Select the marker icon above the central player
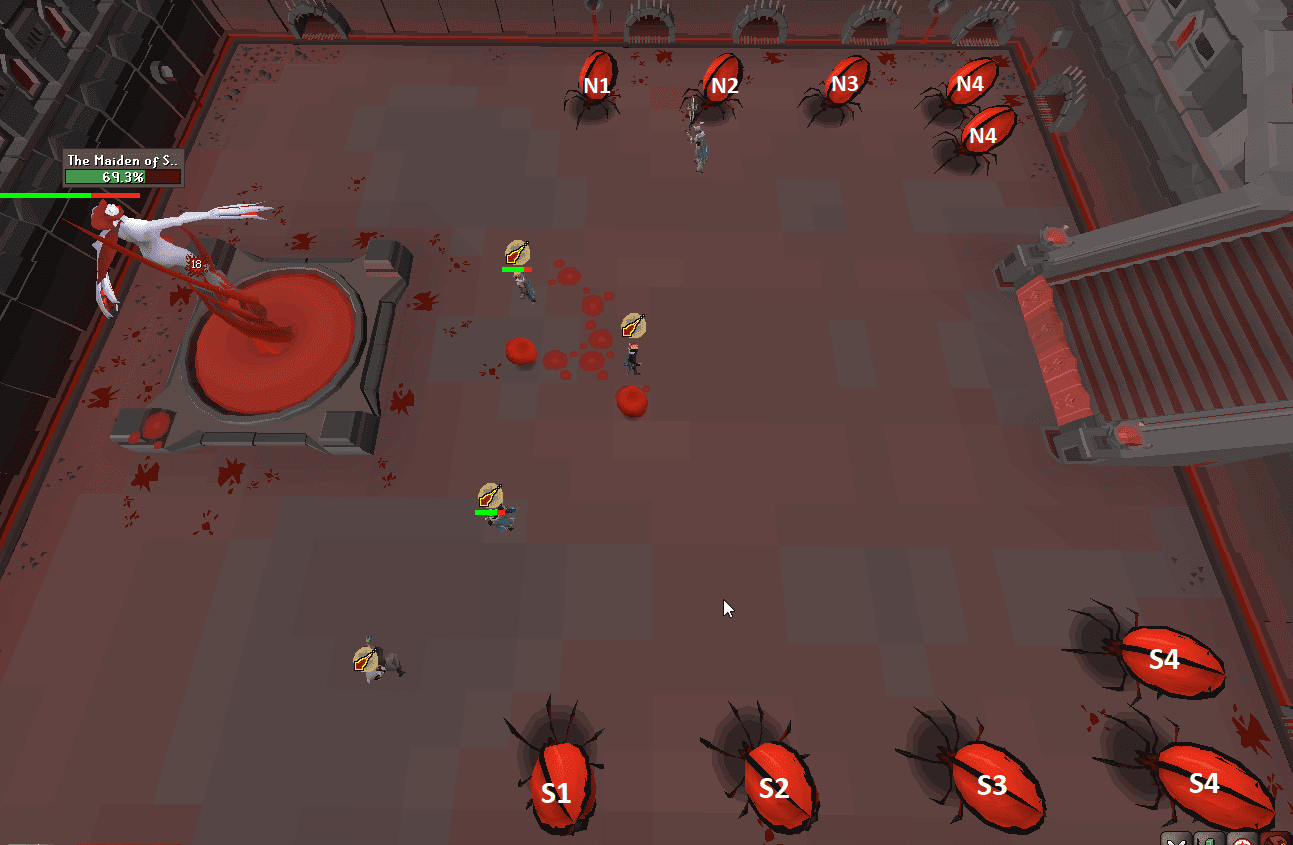 pyautogui.click(x=489, y=494)
